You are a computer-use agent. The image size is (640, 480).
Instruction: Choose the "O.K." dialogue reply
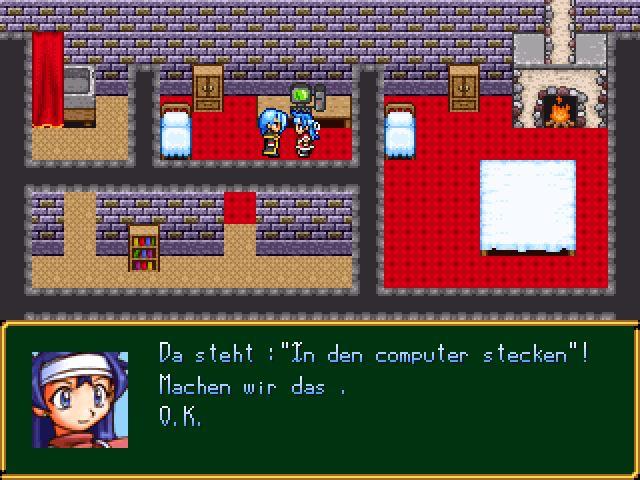pos(181,418)
